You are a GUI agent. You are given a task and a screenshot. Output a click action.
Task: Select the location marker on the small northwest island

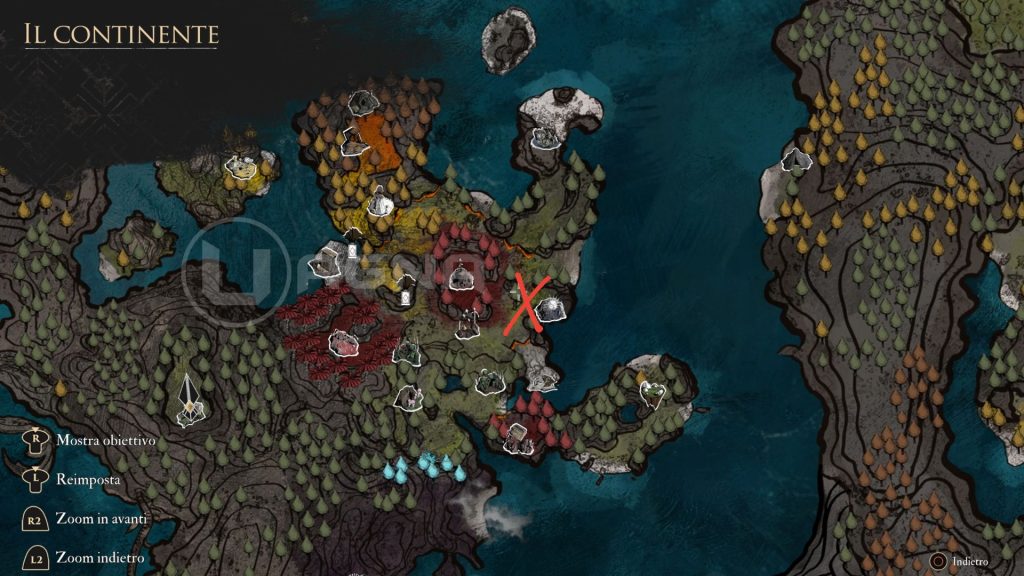pos(240,166)
